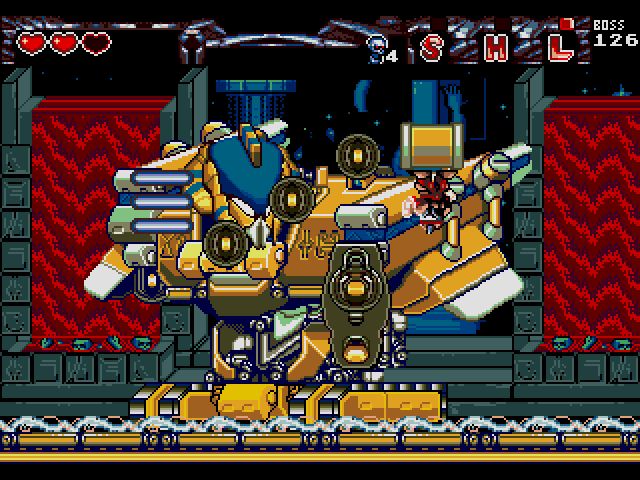Click the player lives icon
Image resolution: width=640 pixels, height=480 pixels.
377,45
